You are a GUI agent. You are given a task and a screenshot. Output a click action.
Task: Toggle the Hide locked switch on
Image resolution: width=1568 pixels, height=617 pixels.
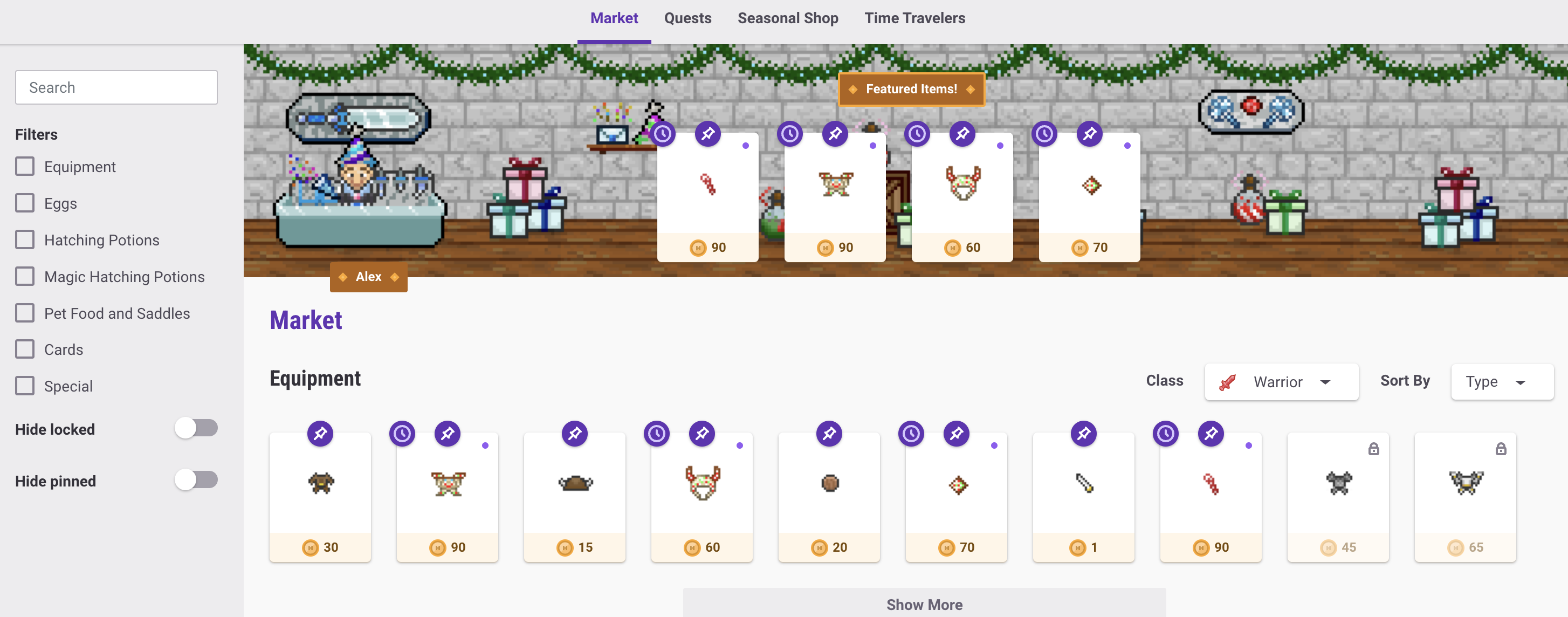[196, 428]
